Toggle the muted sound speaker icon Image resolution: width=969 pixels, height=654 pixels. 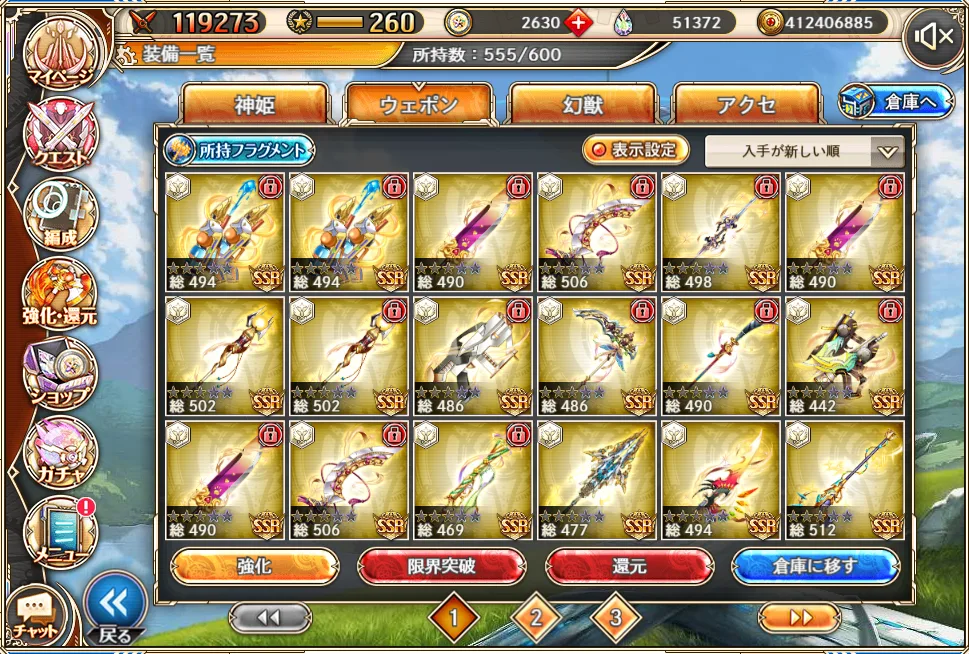point(934,38)
